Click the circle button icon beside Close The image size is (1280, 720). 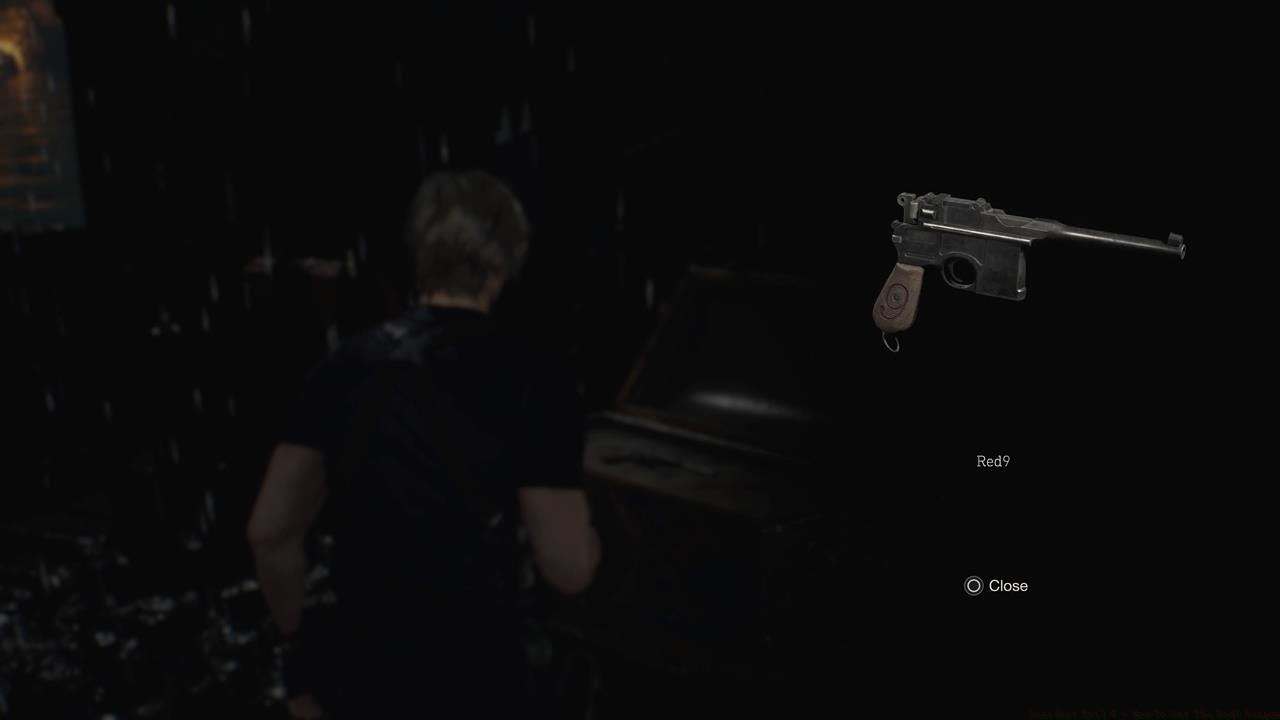(x=971, y=586)
